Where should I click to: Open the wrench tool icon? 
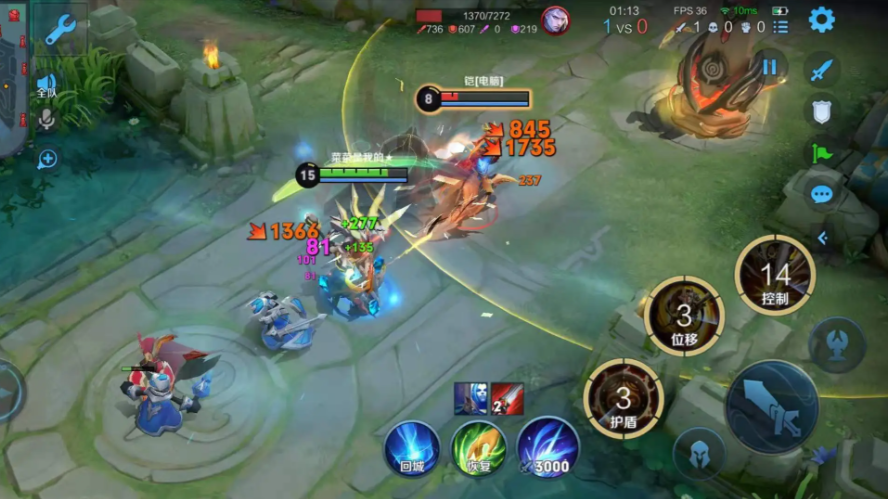click(x=61, y=29)
